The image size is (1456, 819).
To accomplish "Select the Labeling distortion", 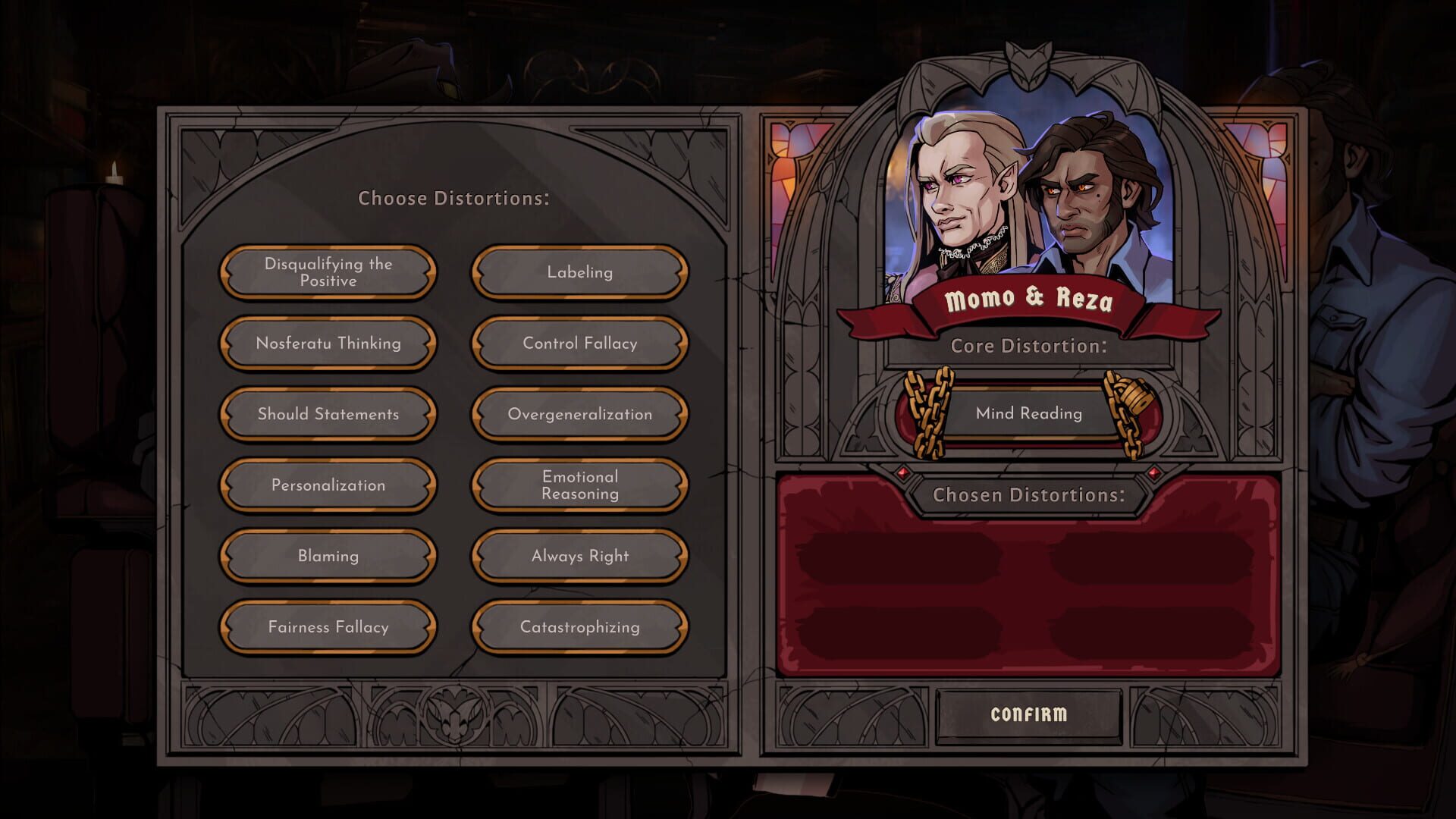I will pos(579,272).
